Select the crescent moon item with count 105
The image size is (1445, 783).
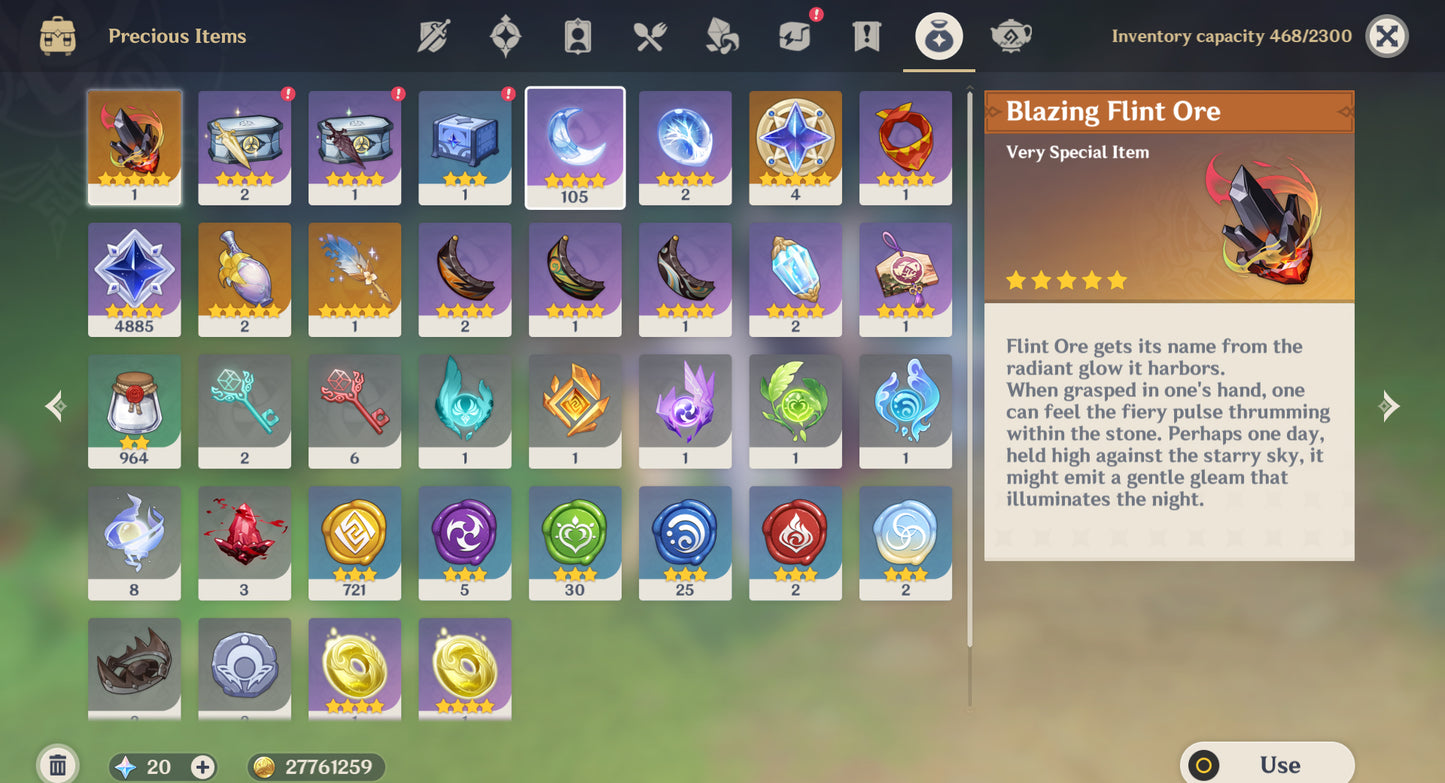click(575, 147)
